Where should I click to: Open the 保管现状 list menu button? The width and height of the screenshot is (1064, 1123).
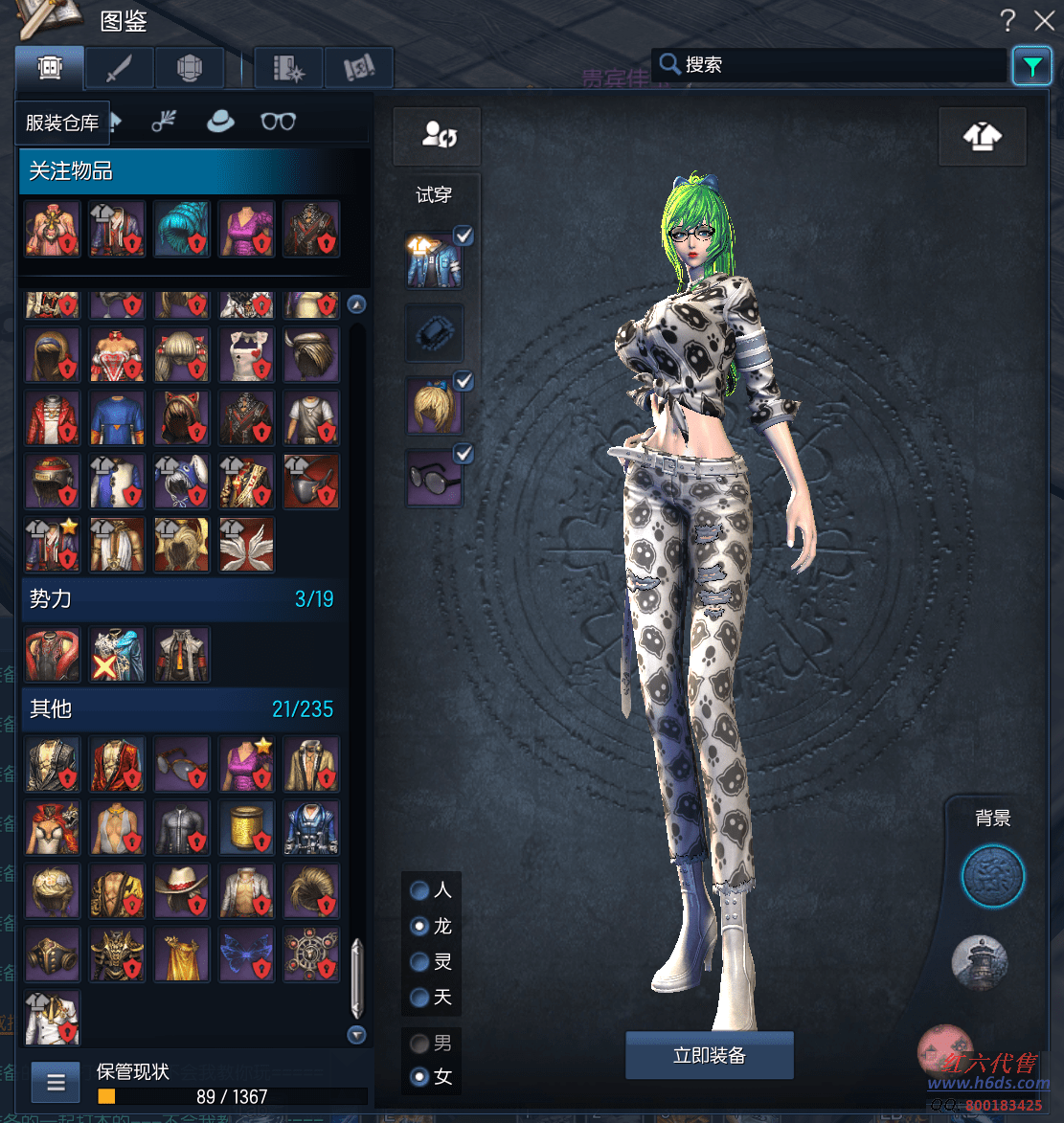tap(56, 1083)
